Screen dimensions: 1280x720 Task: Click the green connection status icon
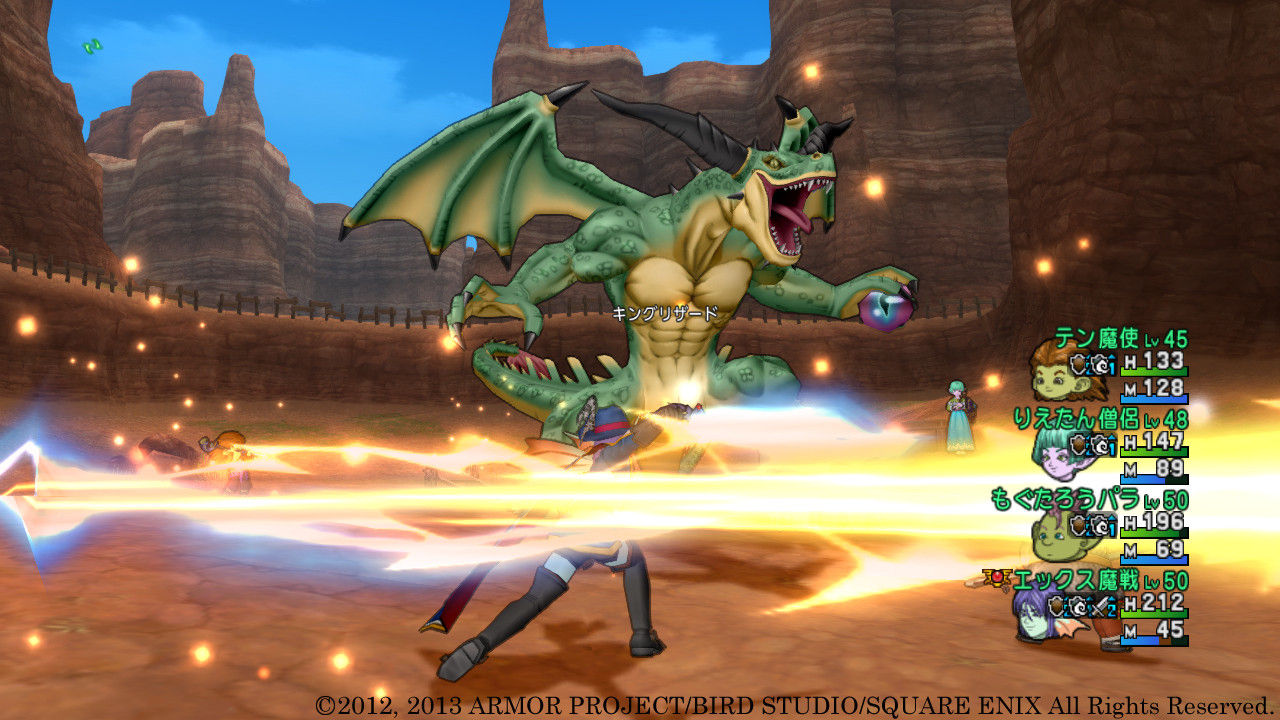point(92,45)
